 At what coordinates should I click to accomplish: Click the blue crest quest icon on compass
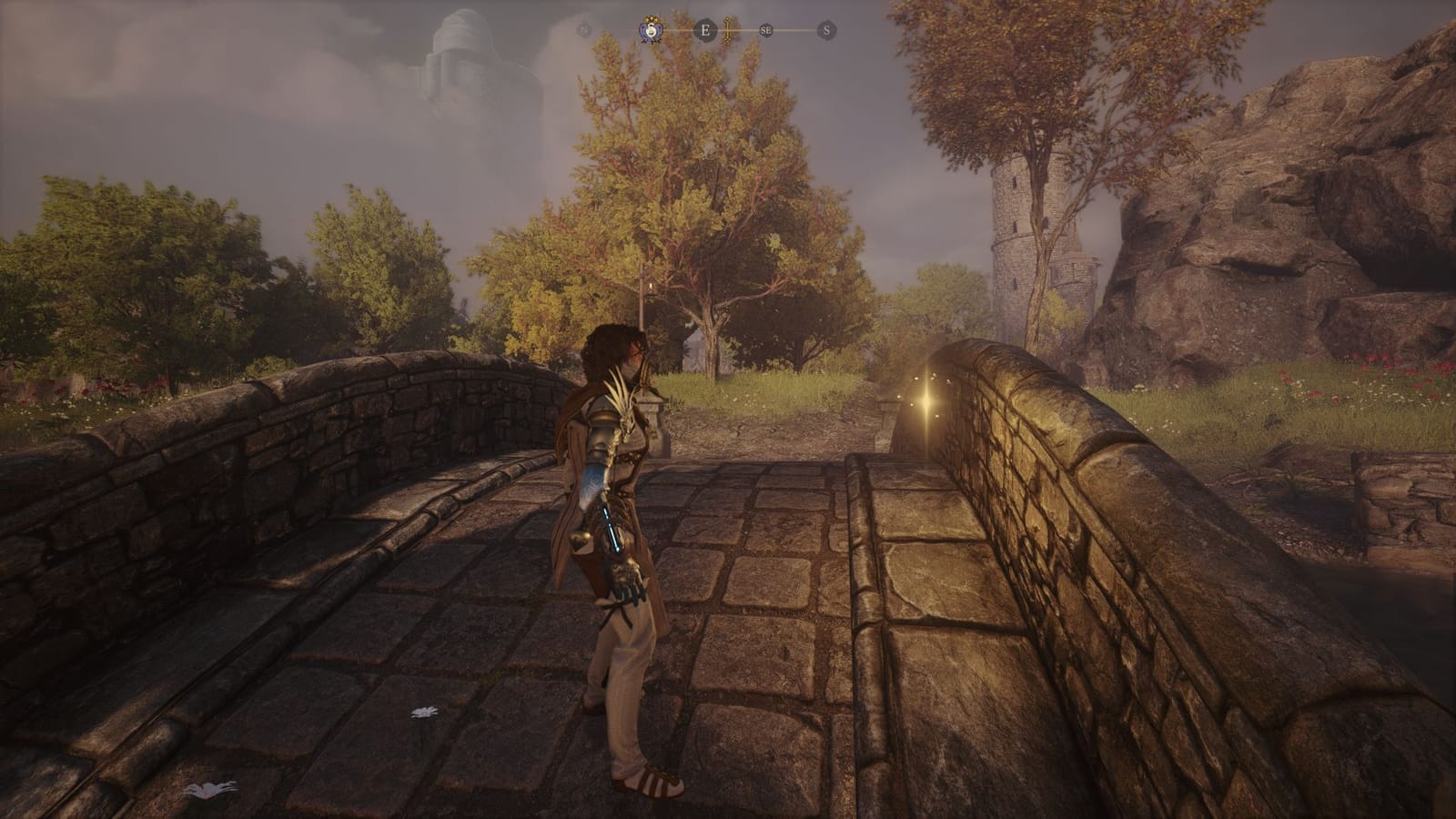click(x=653, y=30)
